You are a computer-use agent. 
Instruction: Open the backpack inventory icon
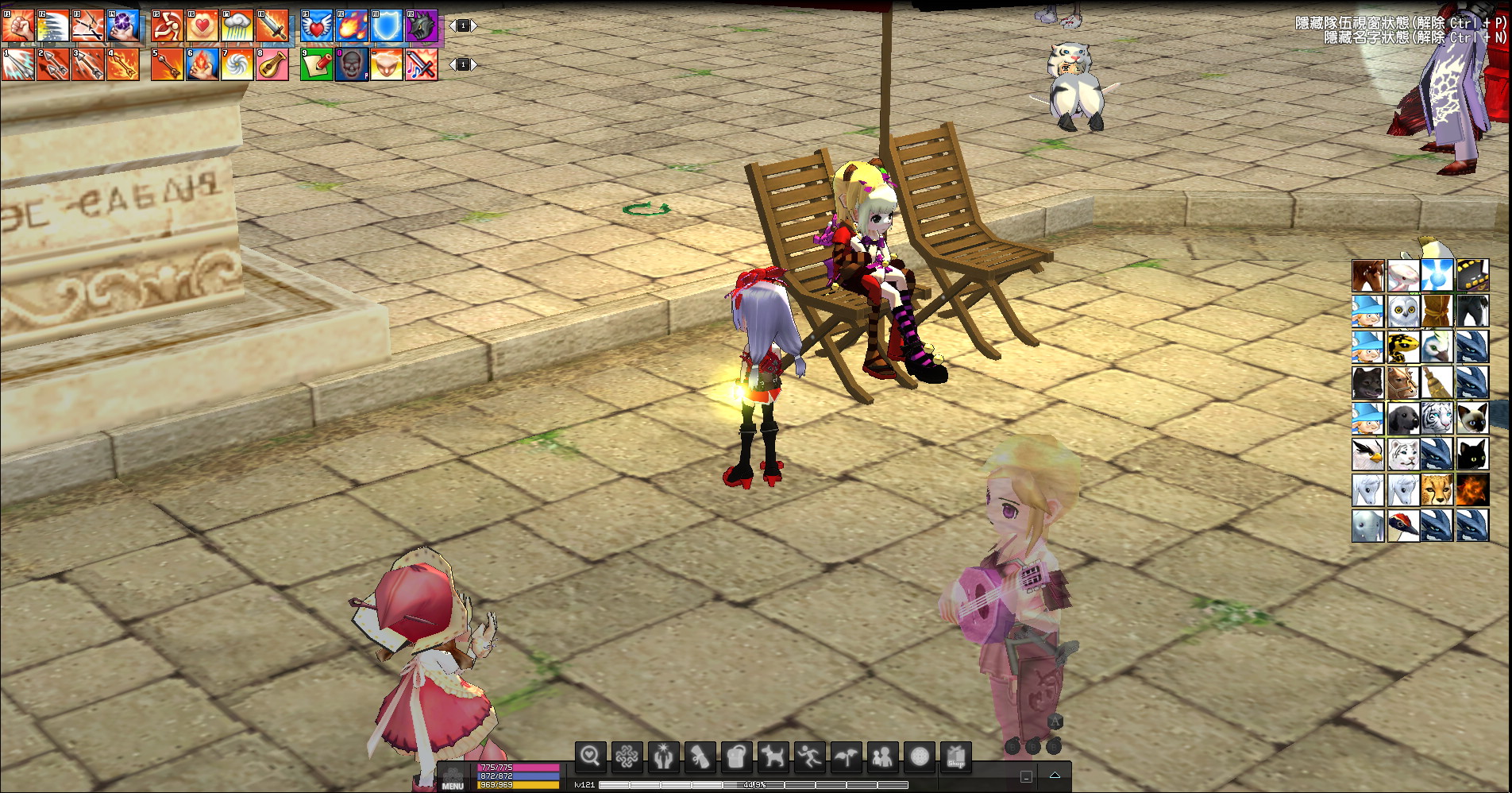[x=736, y=756]
